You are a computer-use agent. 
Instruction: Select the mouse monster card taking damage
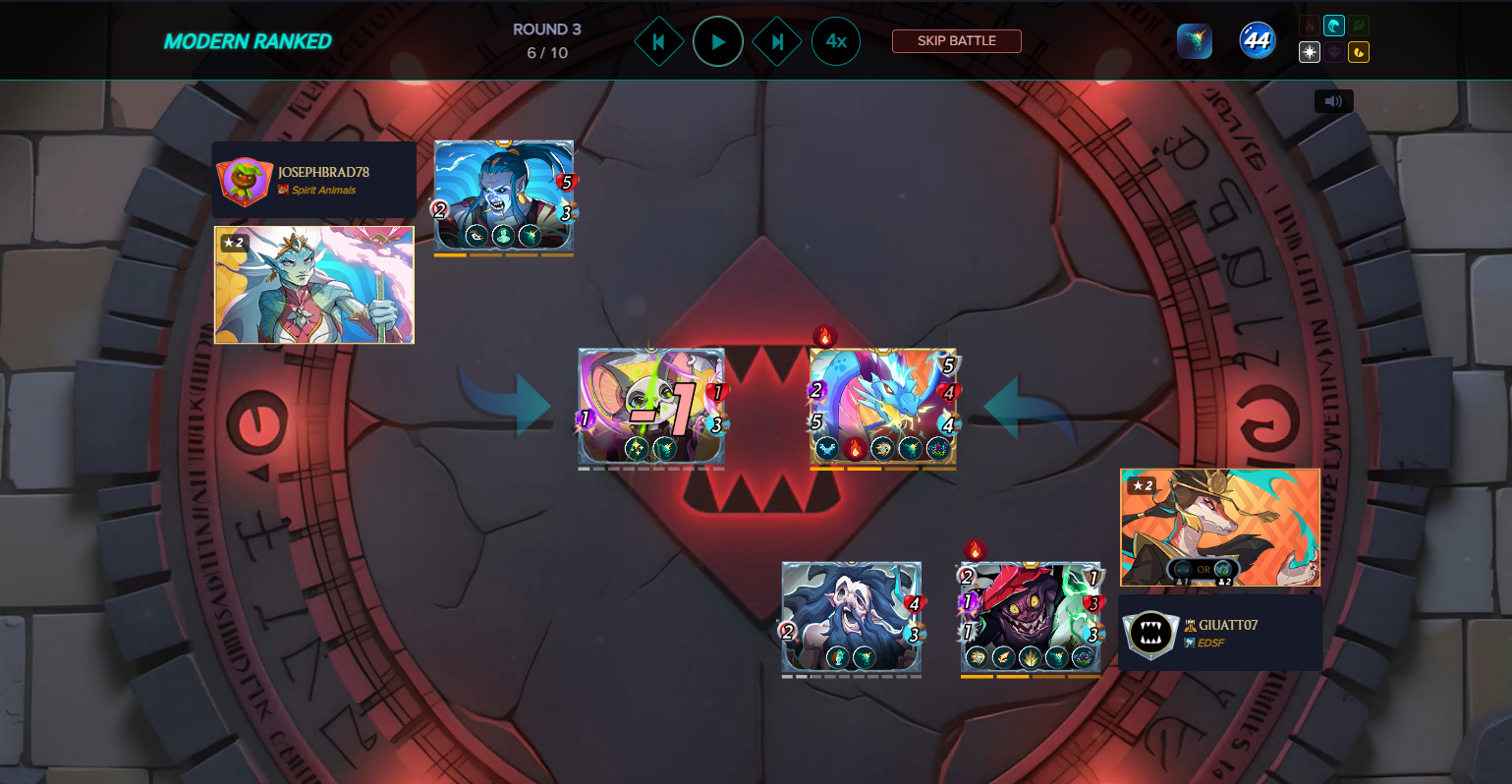click(x=651, y=406)
